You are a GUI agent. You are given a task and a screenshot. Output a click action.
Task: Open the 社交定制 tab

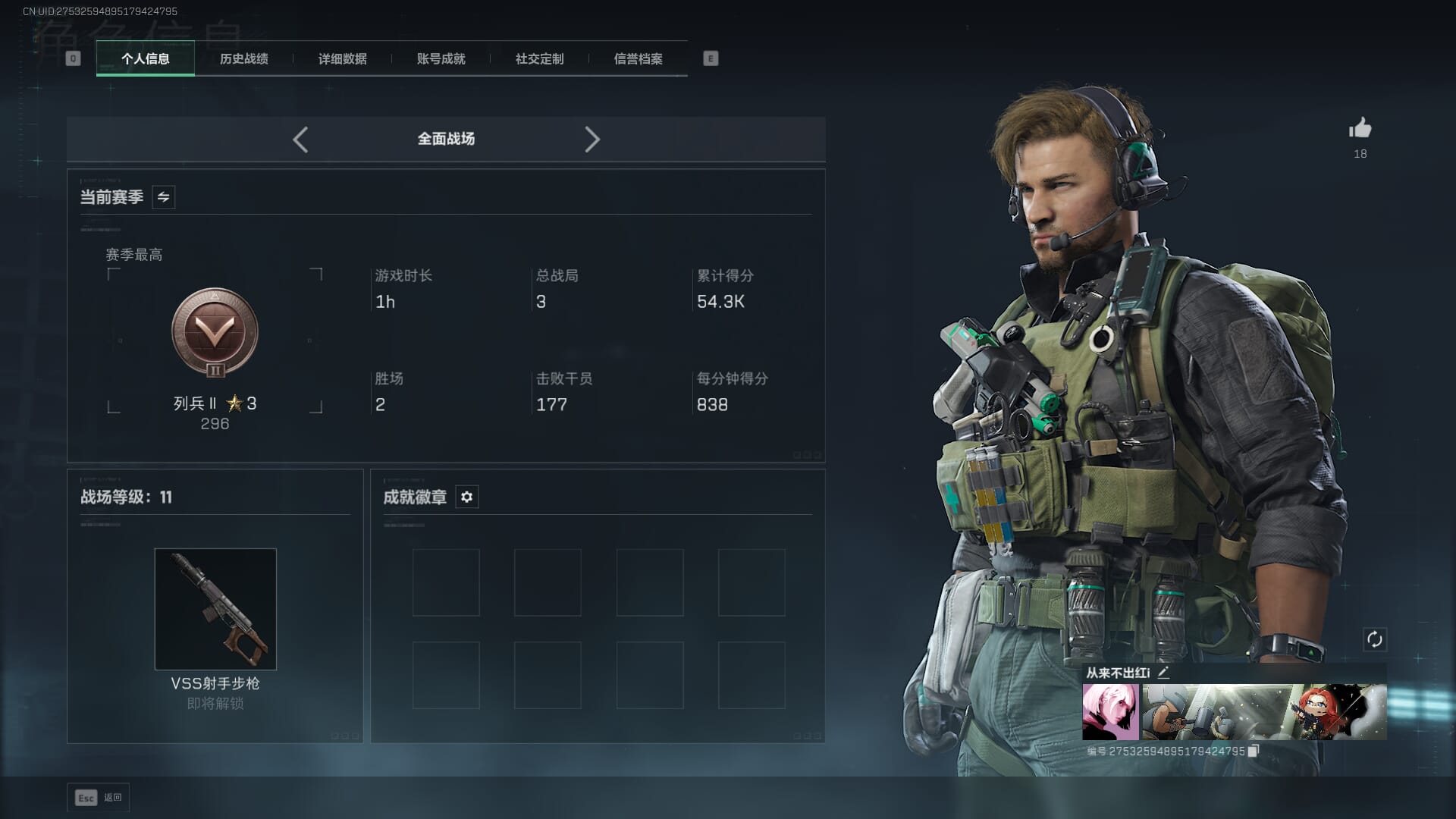[539, 58]
